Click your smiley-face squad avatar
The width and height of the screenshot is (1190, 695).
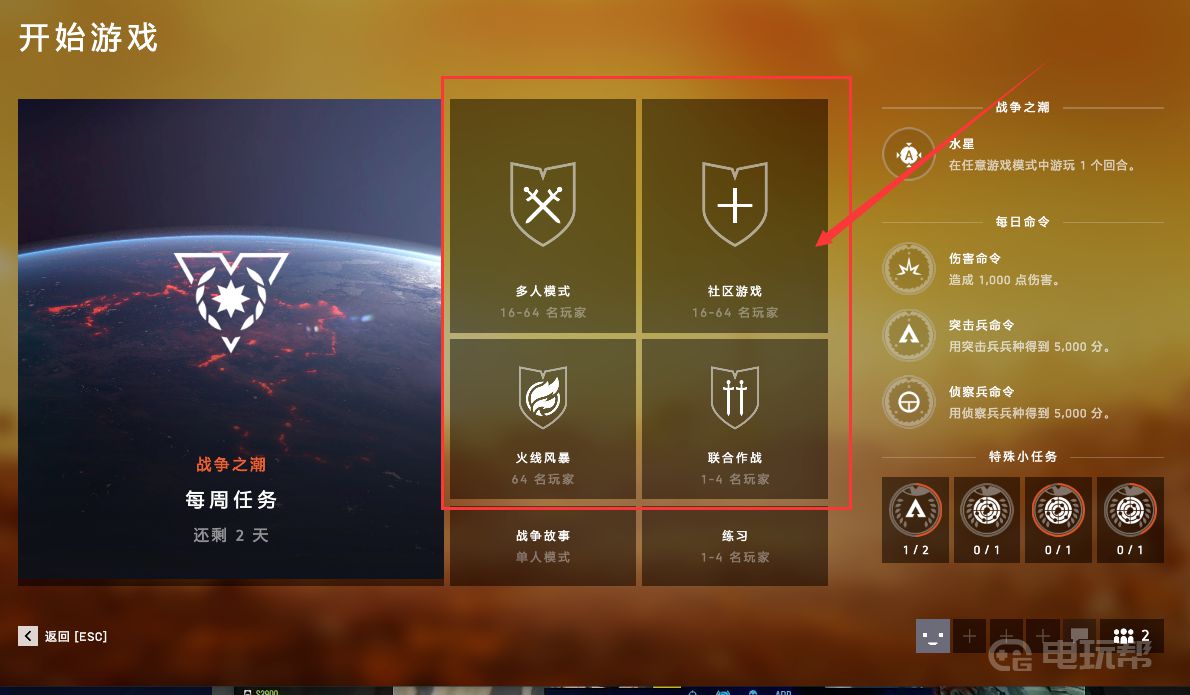[932, 636]
